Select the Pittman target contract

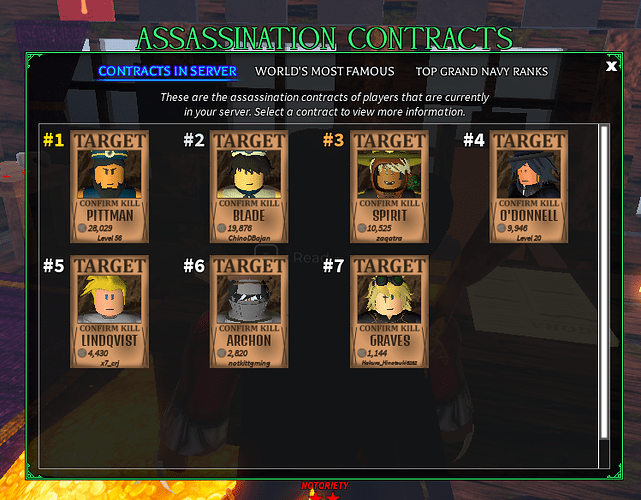pyautogui.click(x=110, y=186)
